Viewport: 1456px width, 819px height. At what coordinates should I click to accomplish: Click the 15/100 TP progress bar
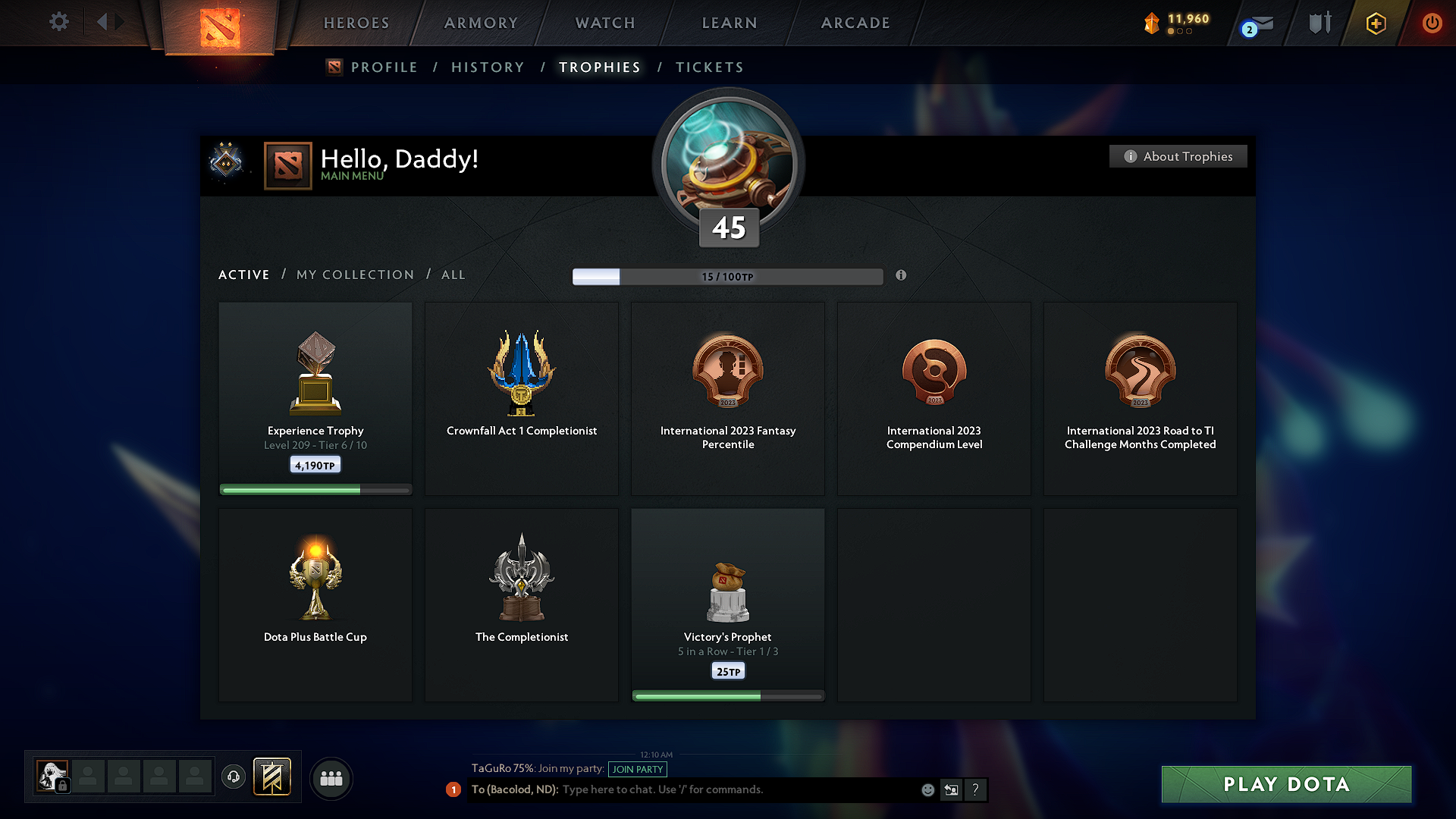pyautogui.click(x=728, y=277)
